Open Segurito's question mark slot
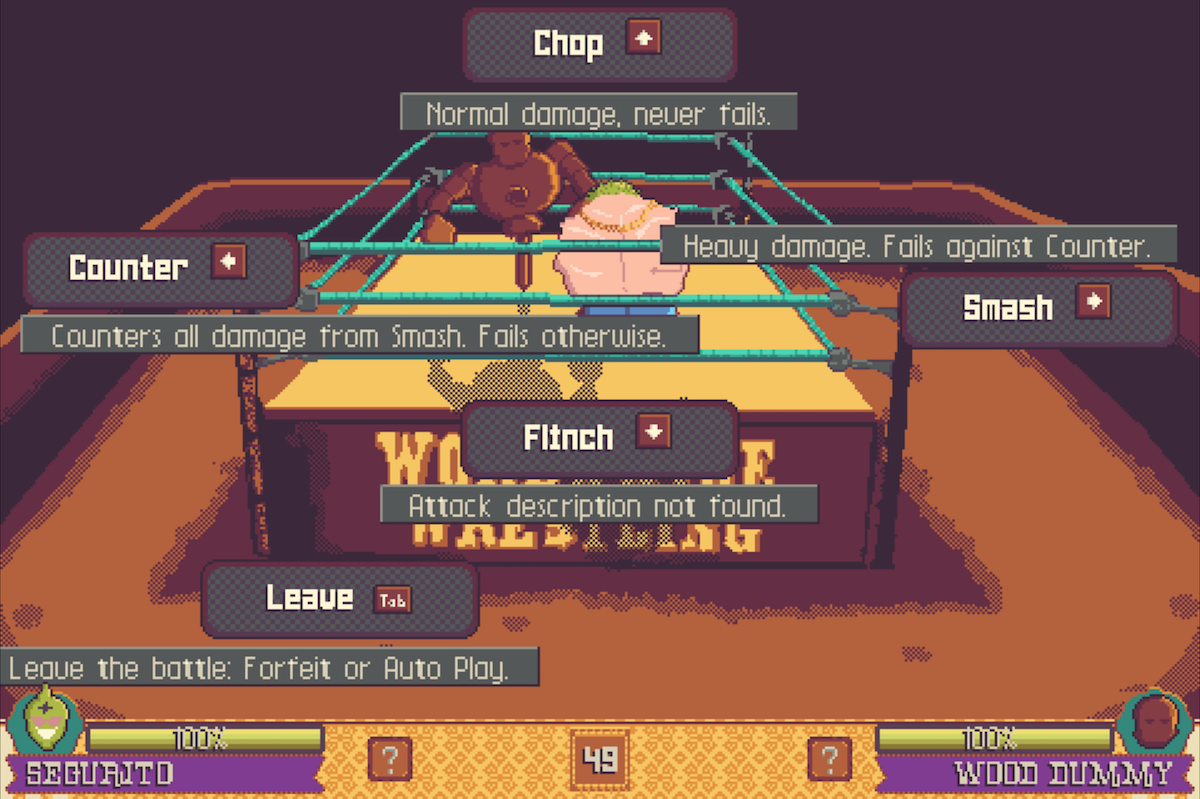 388,758
